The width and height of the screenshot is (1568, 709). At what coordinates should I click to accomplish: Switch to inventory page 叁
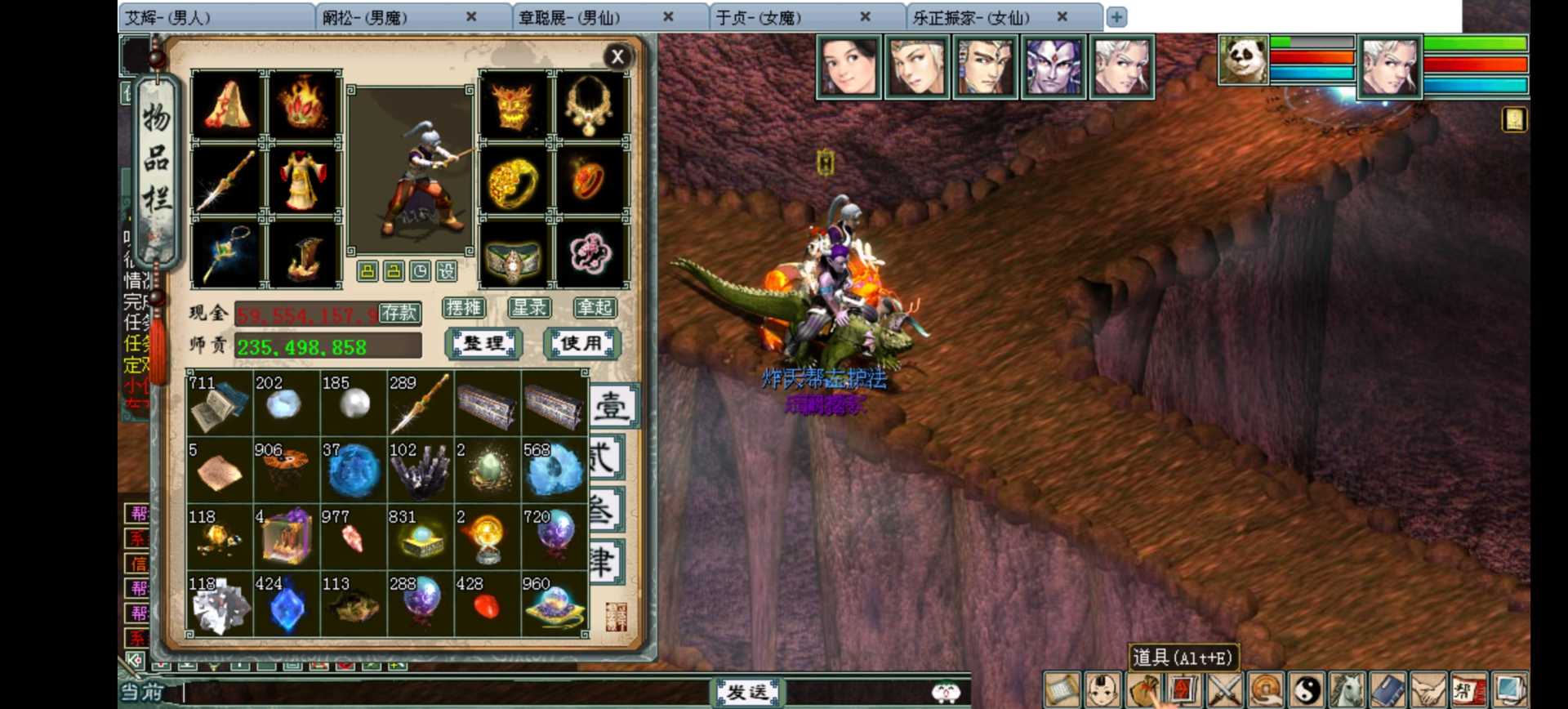pyautogui.click(x=606, y=511)
